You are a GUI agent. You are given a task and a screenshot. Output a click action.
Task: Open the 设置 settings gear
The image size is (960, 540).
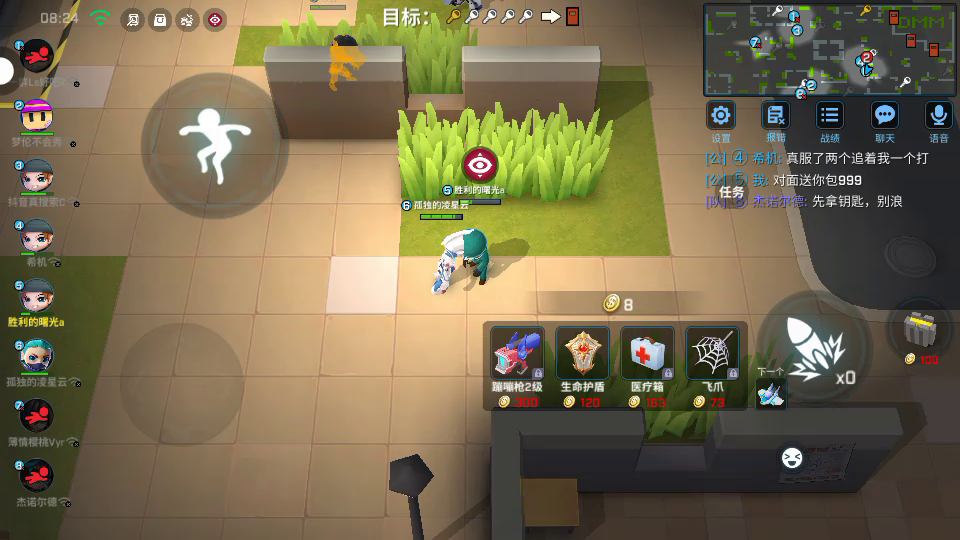pyautogui.click(x=721, y=116)
